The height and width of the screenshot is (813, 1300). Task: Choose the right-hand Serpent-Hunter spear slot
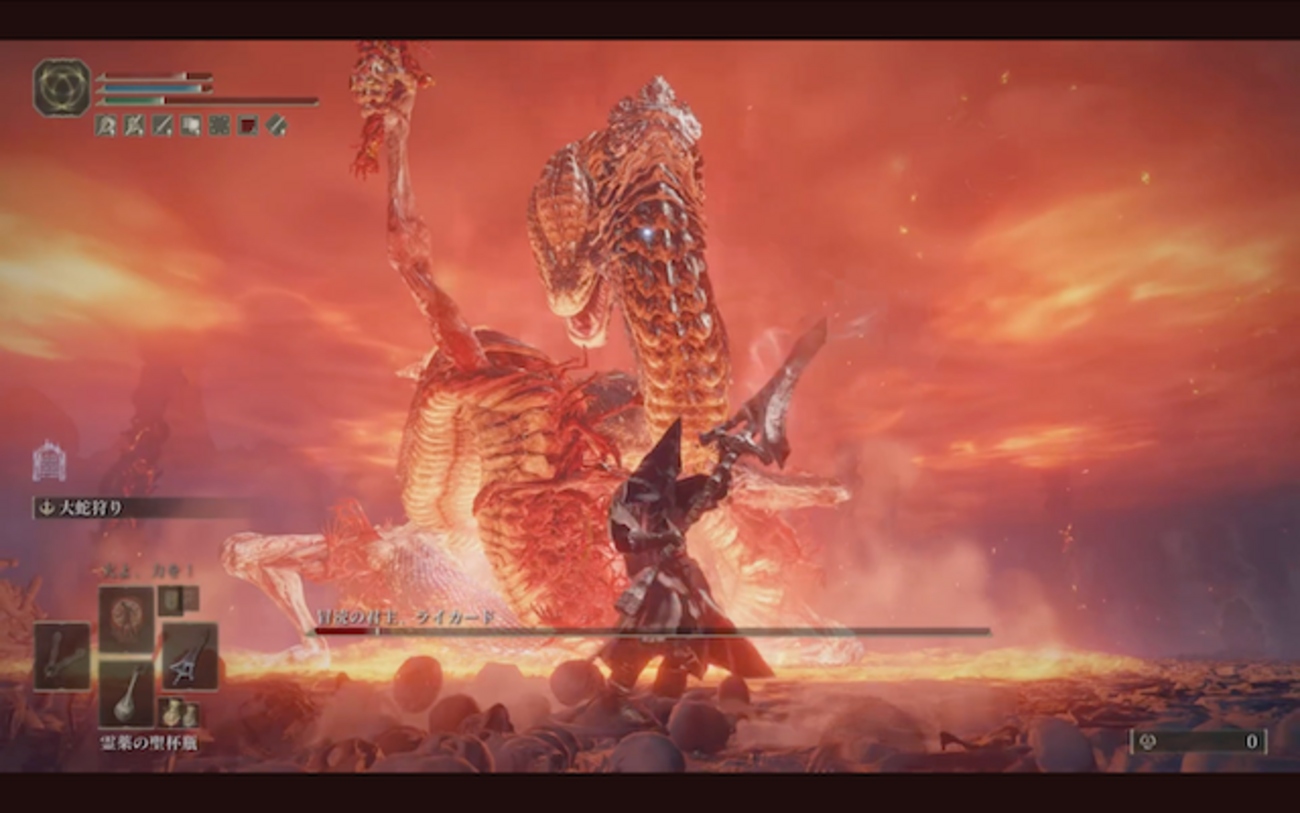190,657
